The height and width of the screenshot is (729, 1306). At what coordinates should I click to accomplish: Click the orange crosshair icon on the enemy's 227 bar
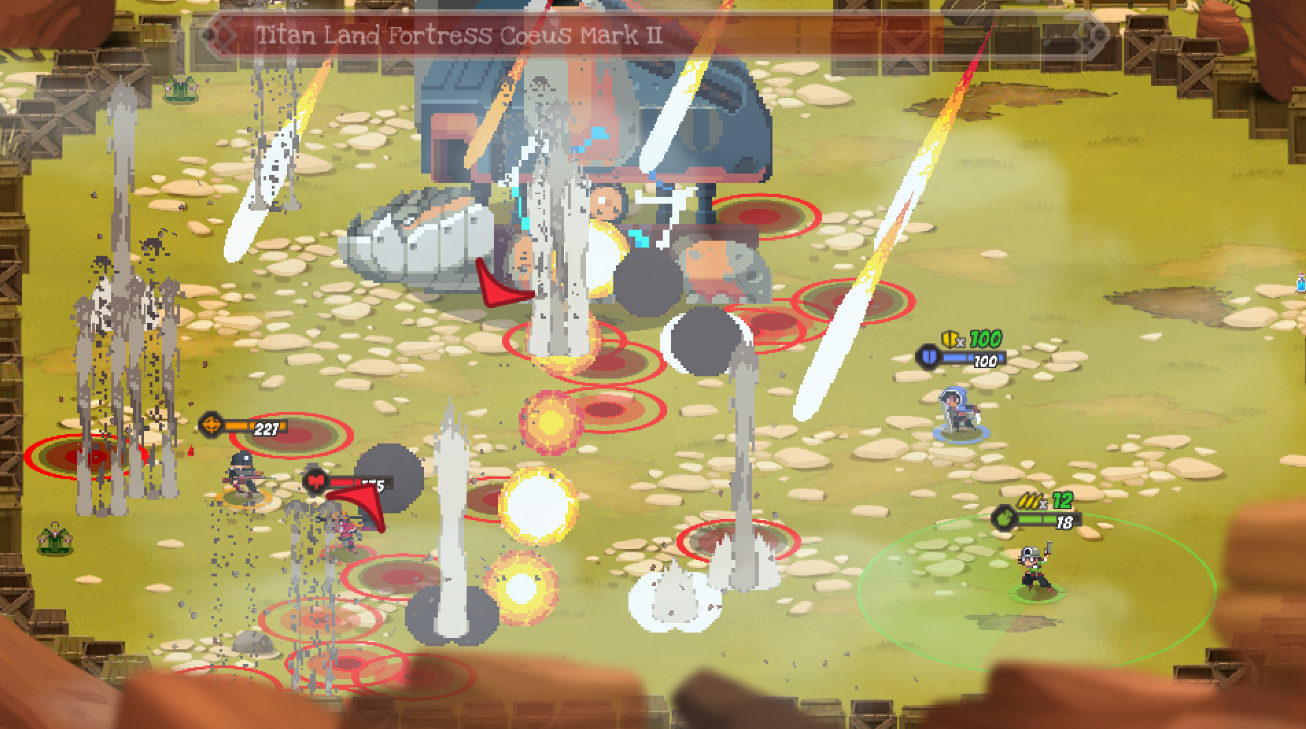tap(211, 424)
